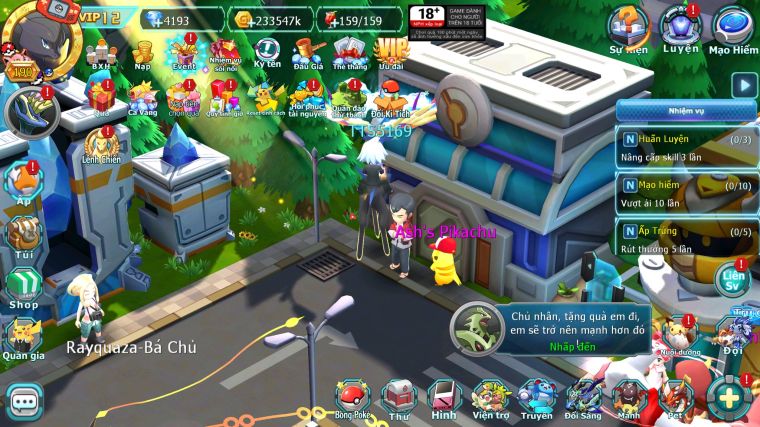
Task: Open the Mạo Hiểm adventure button
Action: (732, 28)
